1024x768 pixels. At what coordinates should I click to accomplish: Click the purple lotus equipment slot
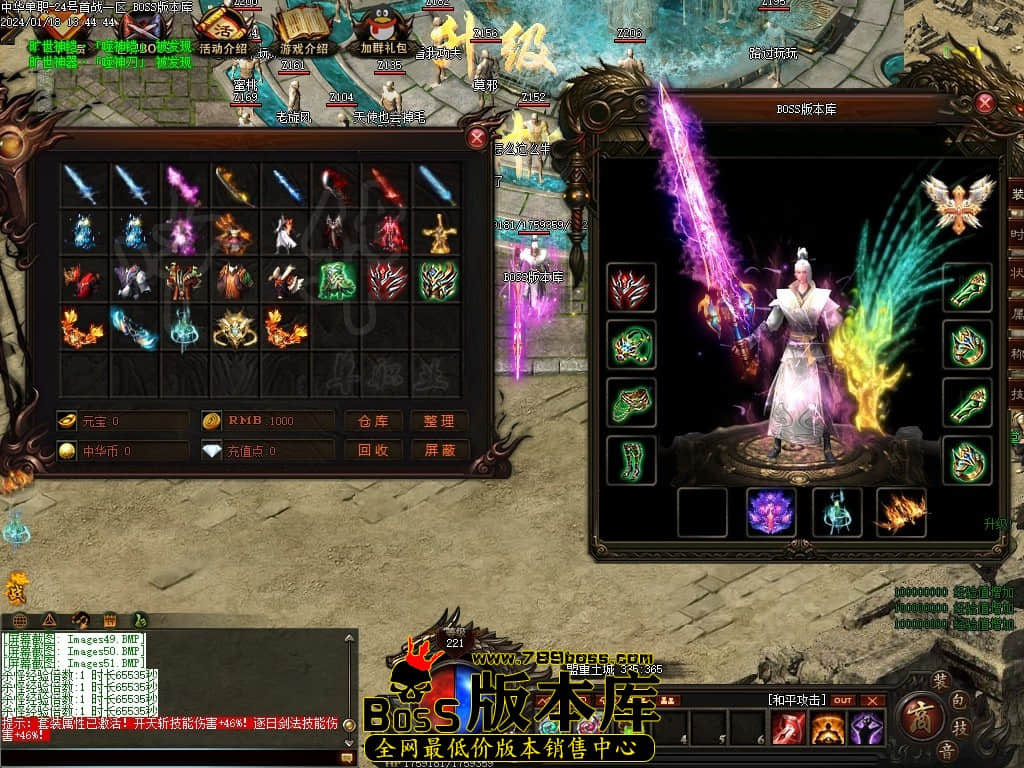pos(771,512)
